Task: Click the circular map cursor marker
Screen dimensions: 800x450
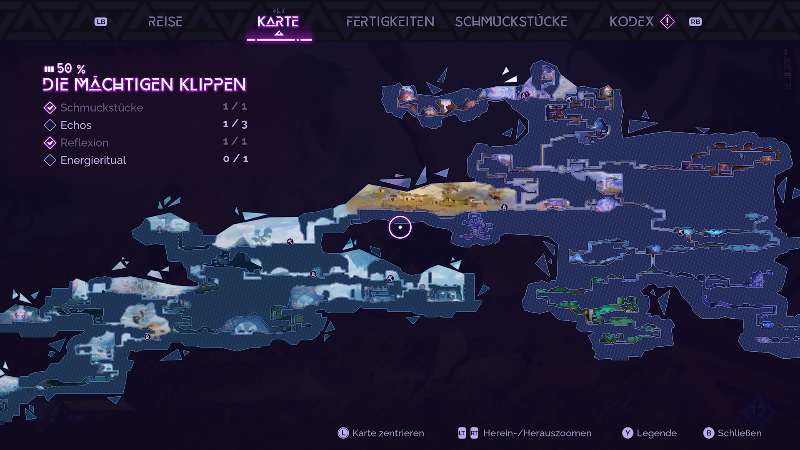Action: pyautogui.click(x=400, y=227)
